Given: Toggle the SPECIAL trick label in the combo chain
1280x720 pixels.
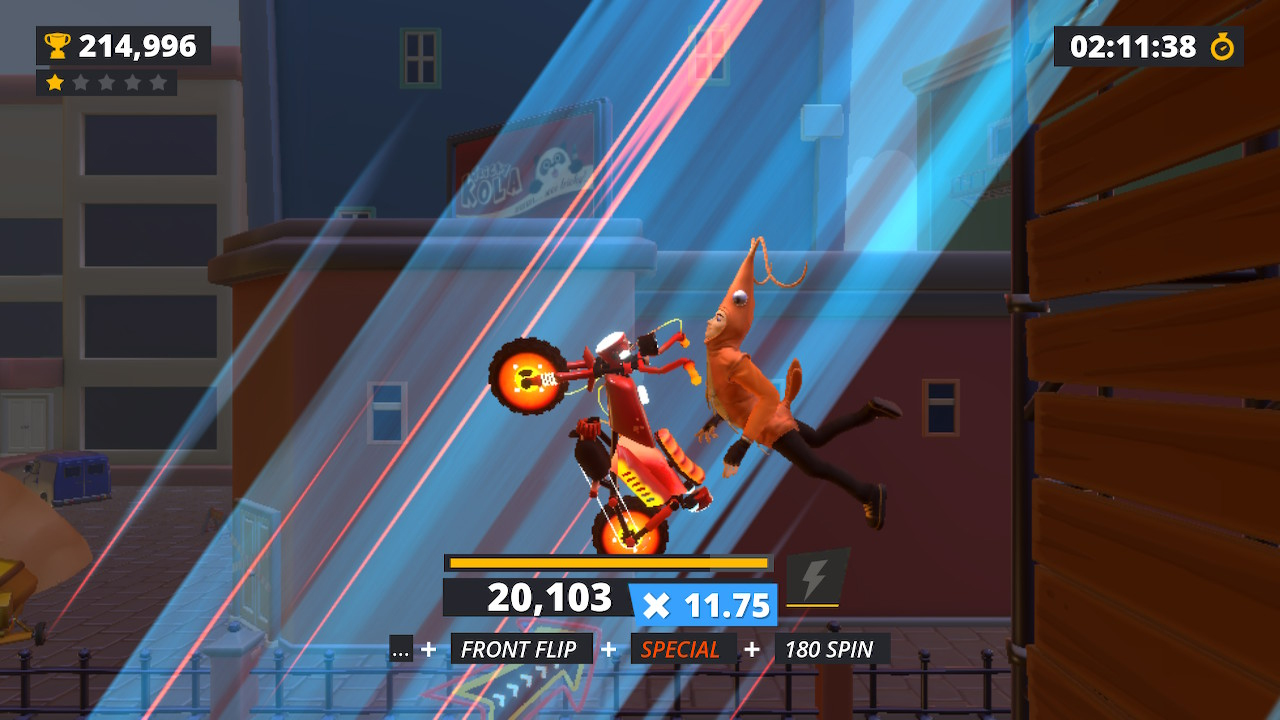Looking at the screenshot, I should pyautogui.click(x=684, y=648).
